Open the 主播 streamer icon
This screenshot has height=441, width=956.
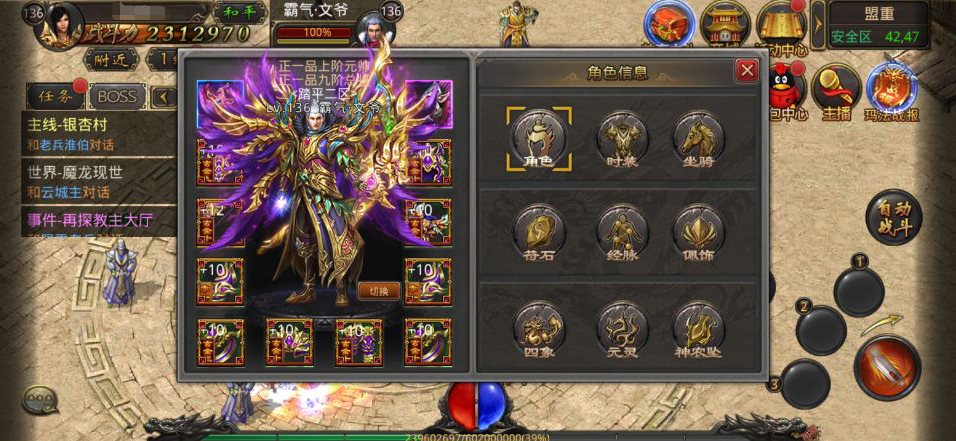tap(836, 92)
